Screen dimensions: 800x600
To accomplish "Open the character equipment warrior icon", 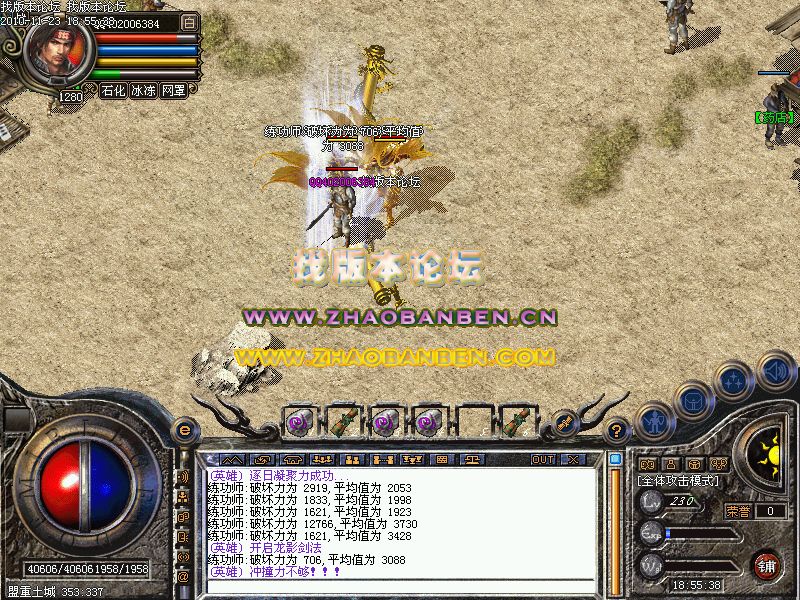I will (653, 421).
